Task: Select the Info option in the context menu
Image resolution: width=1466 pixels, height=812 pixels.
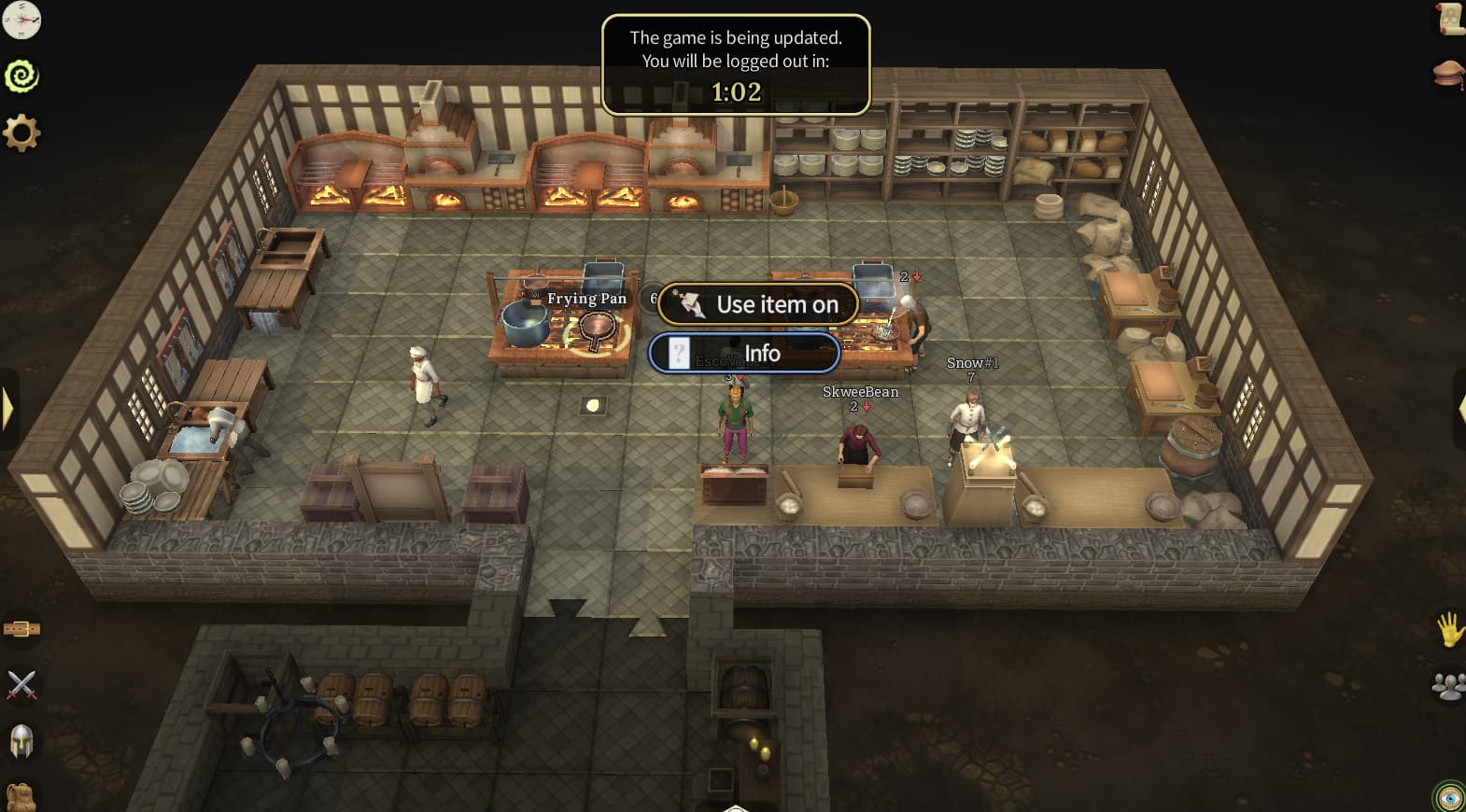Action: 744,354
